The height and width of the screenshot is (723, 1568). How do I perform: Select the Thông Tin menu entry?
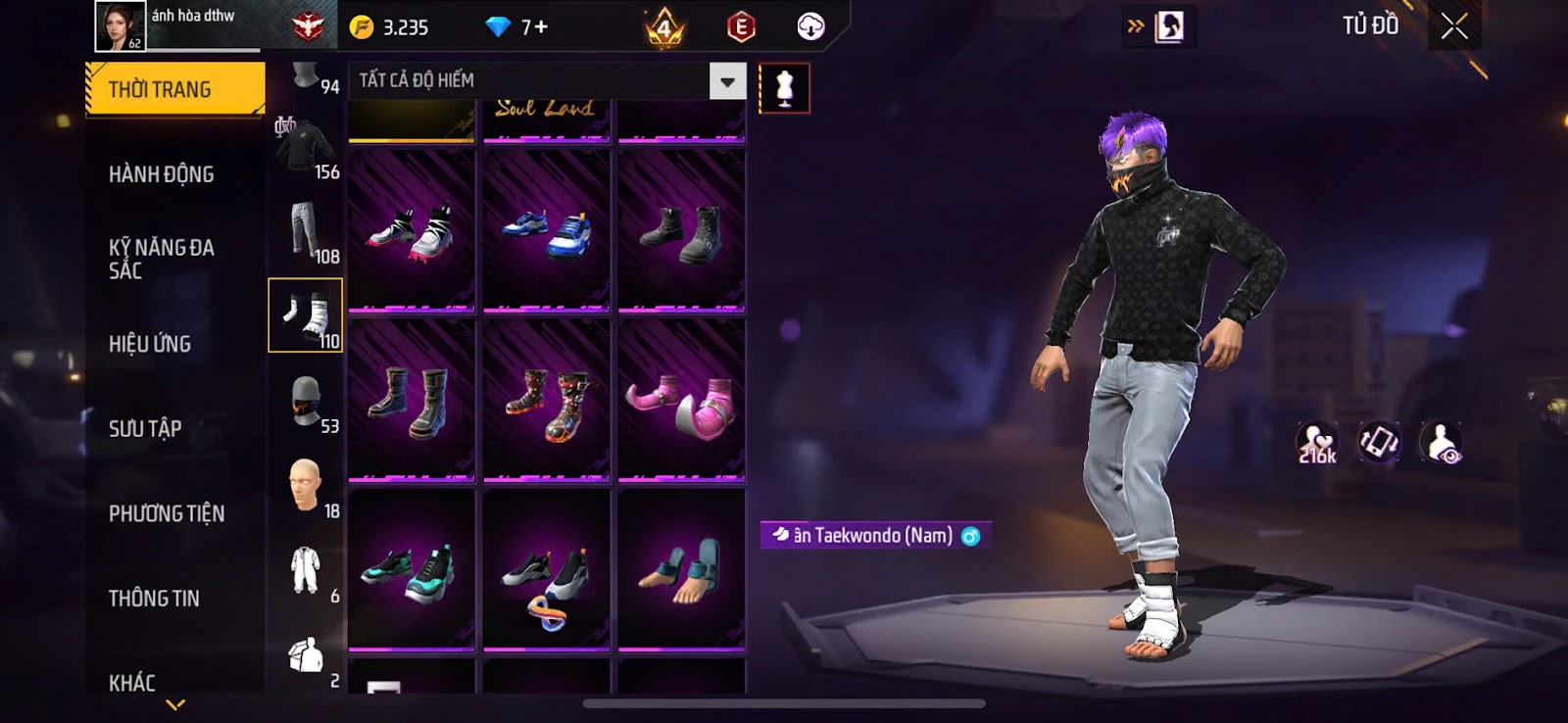154,598
